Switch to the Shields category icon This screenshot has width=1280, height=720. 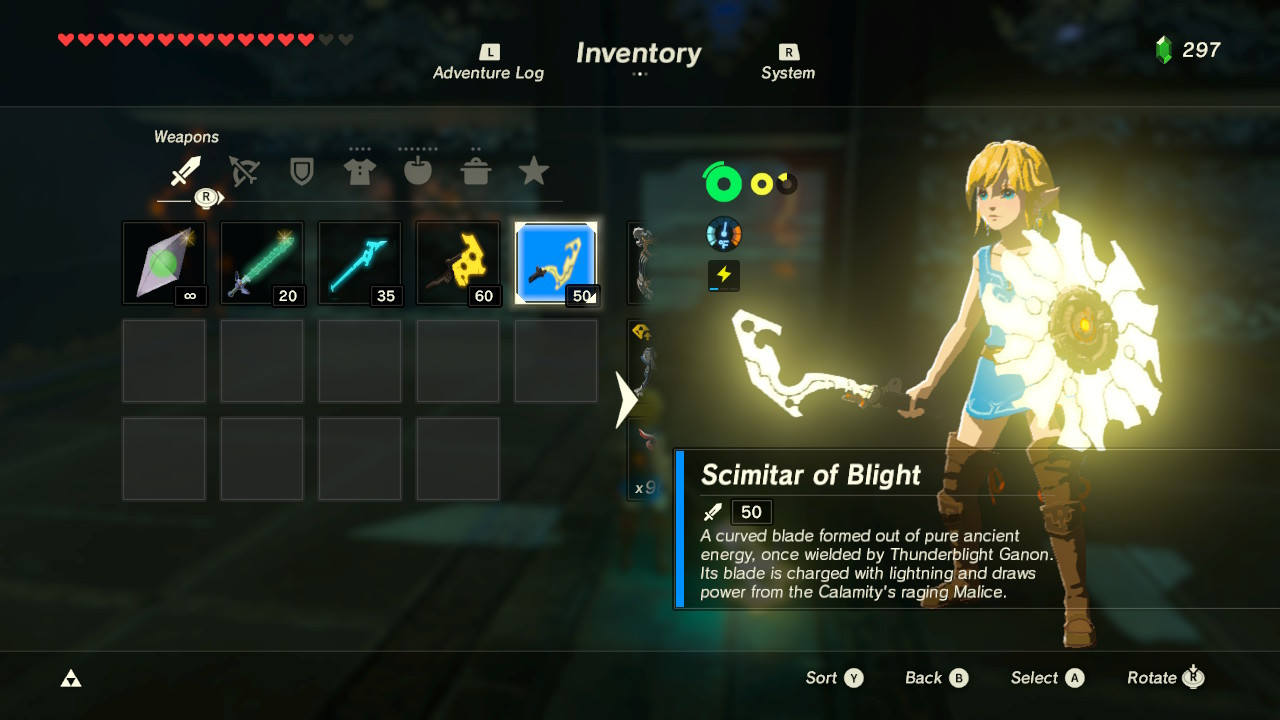click(301, 170)
